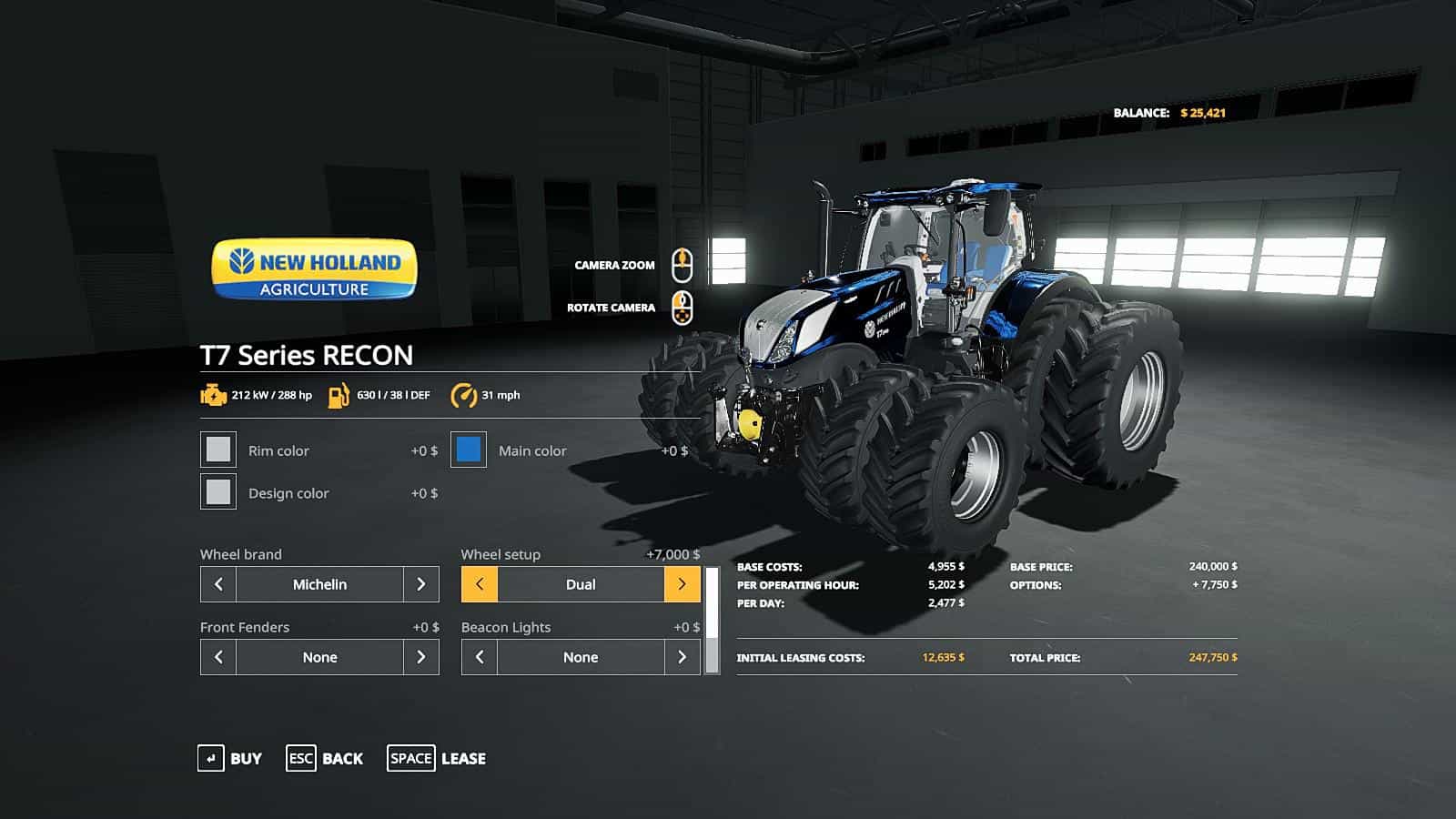Select previous Front Fenders option
Screen dimensions: 1456x819
tap(218, 657)
